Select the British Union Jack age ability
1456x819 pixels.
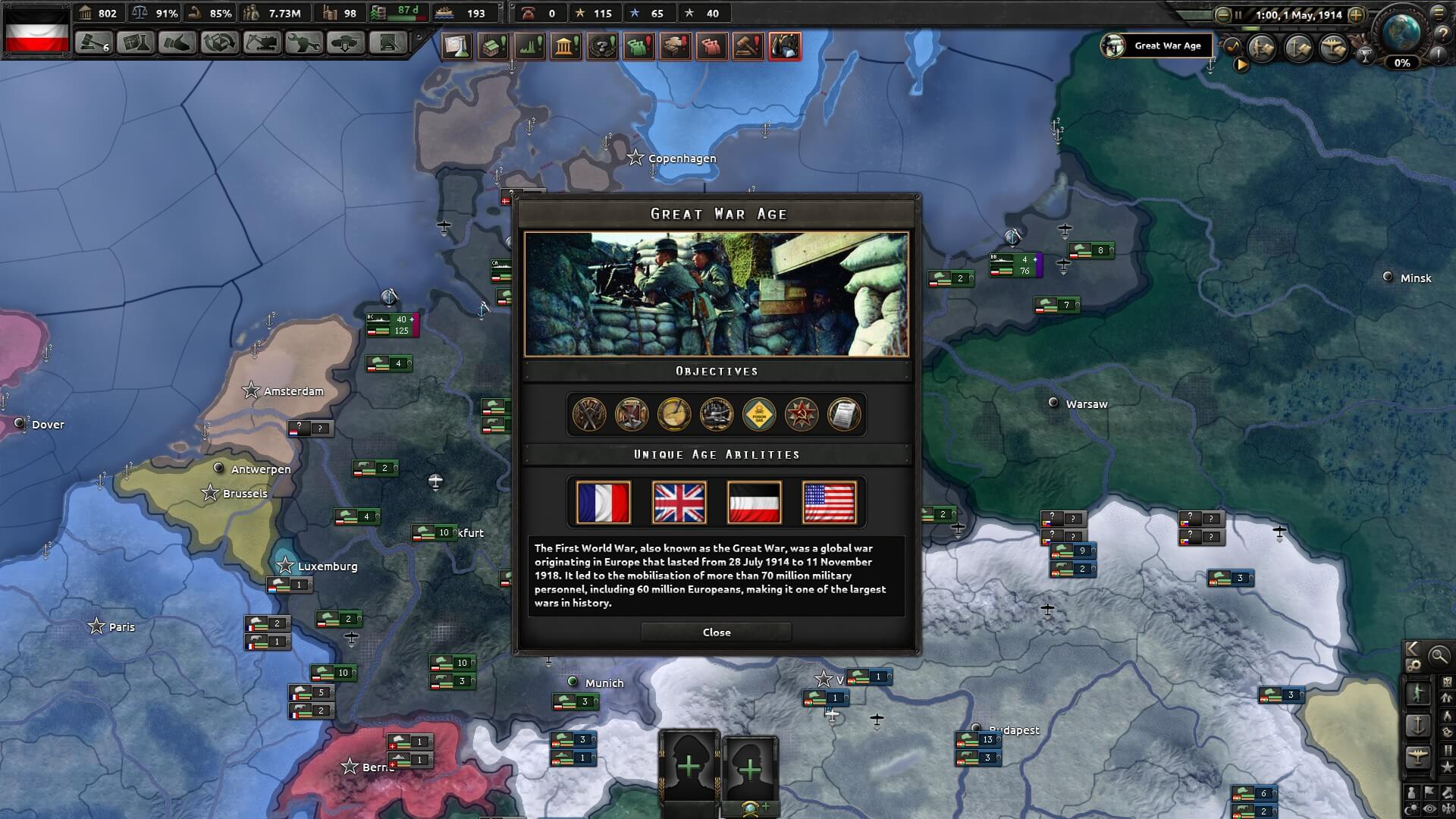point(679,502)
